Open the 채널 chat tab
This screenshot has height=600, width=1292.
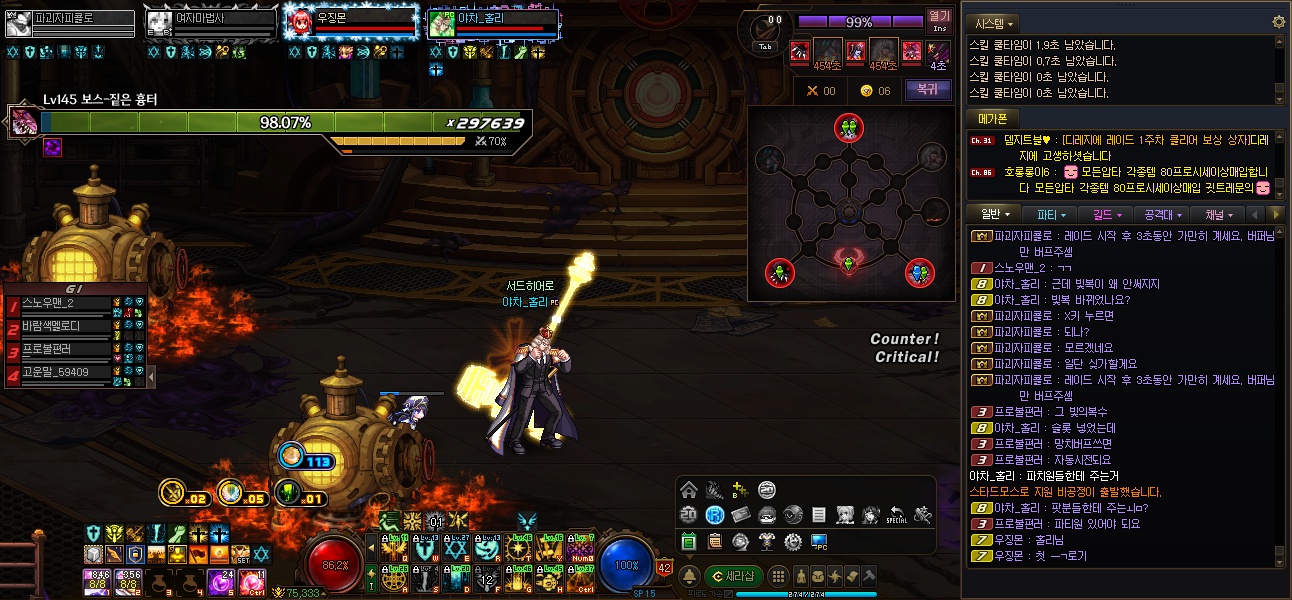point(1219,214)
